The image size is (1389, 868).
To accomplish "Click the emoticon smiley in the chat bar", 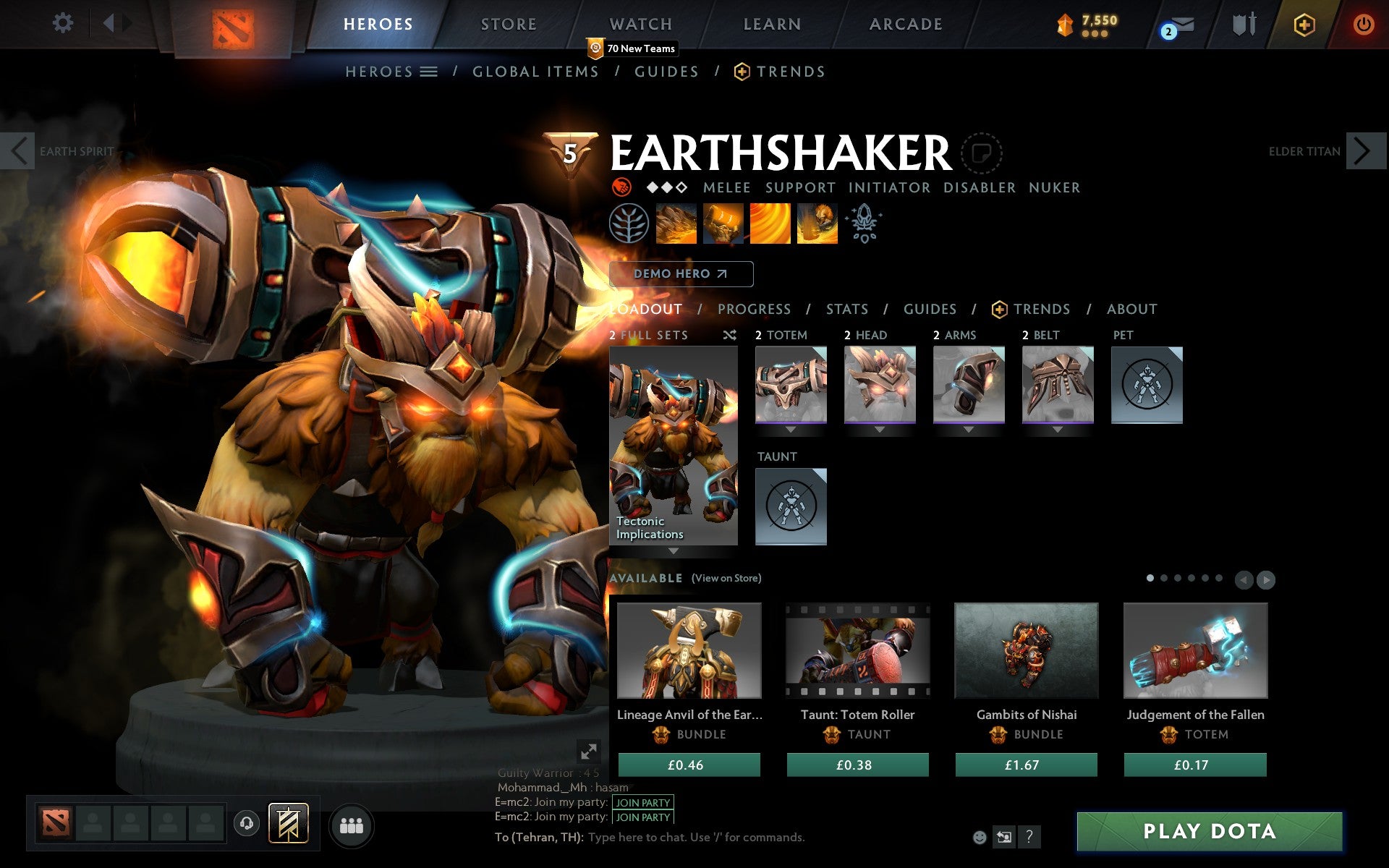I will pyautogui.click(x=980, y=838).
